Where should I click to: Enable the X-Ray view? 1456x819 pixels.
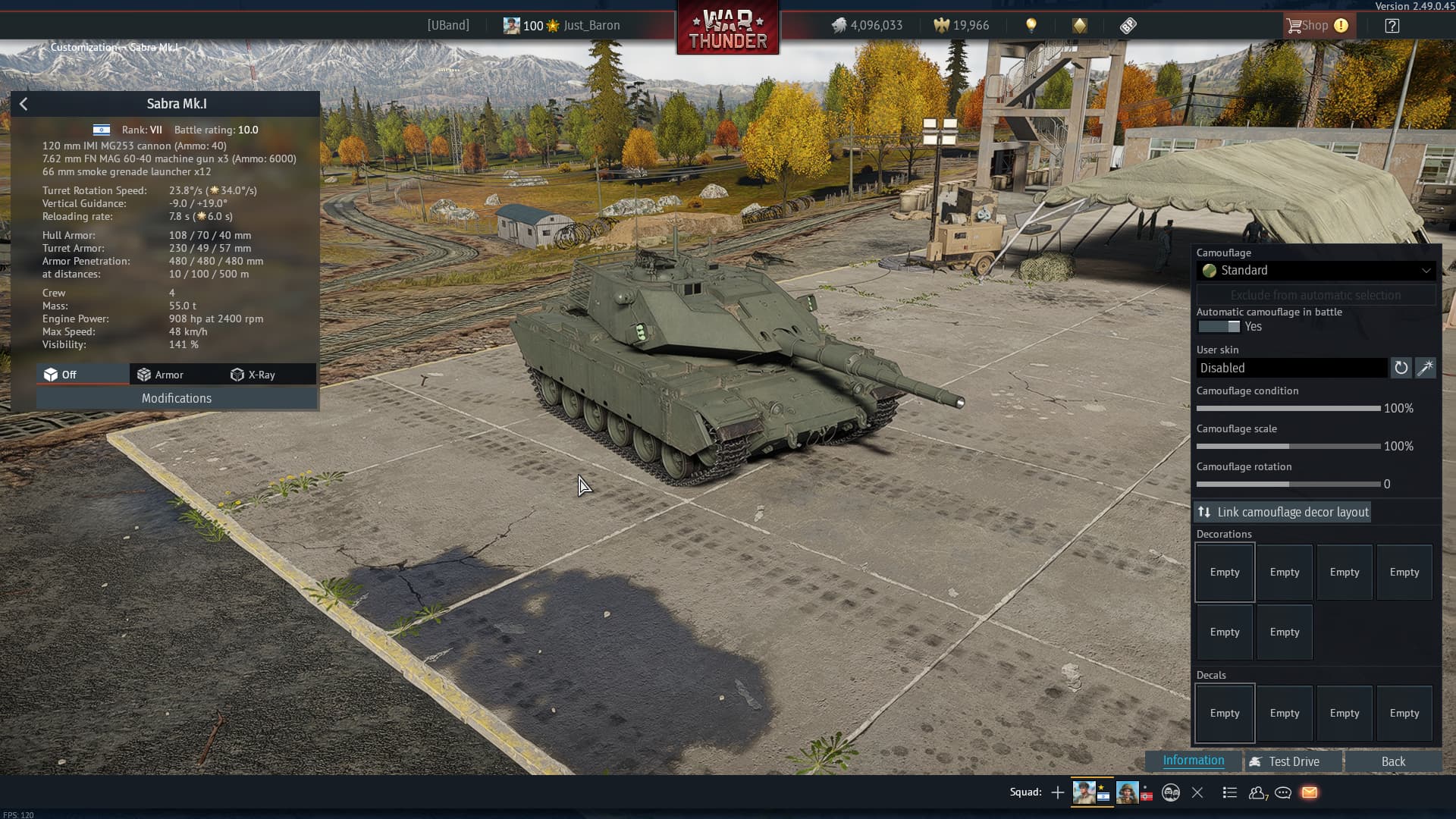[253, 375]
